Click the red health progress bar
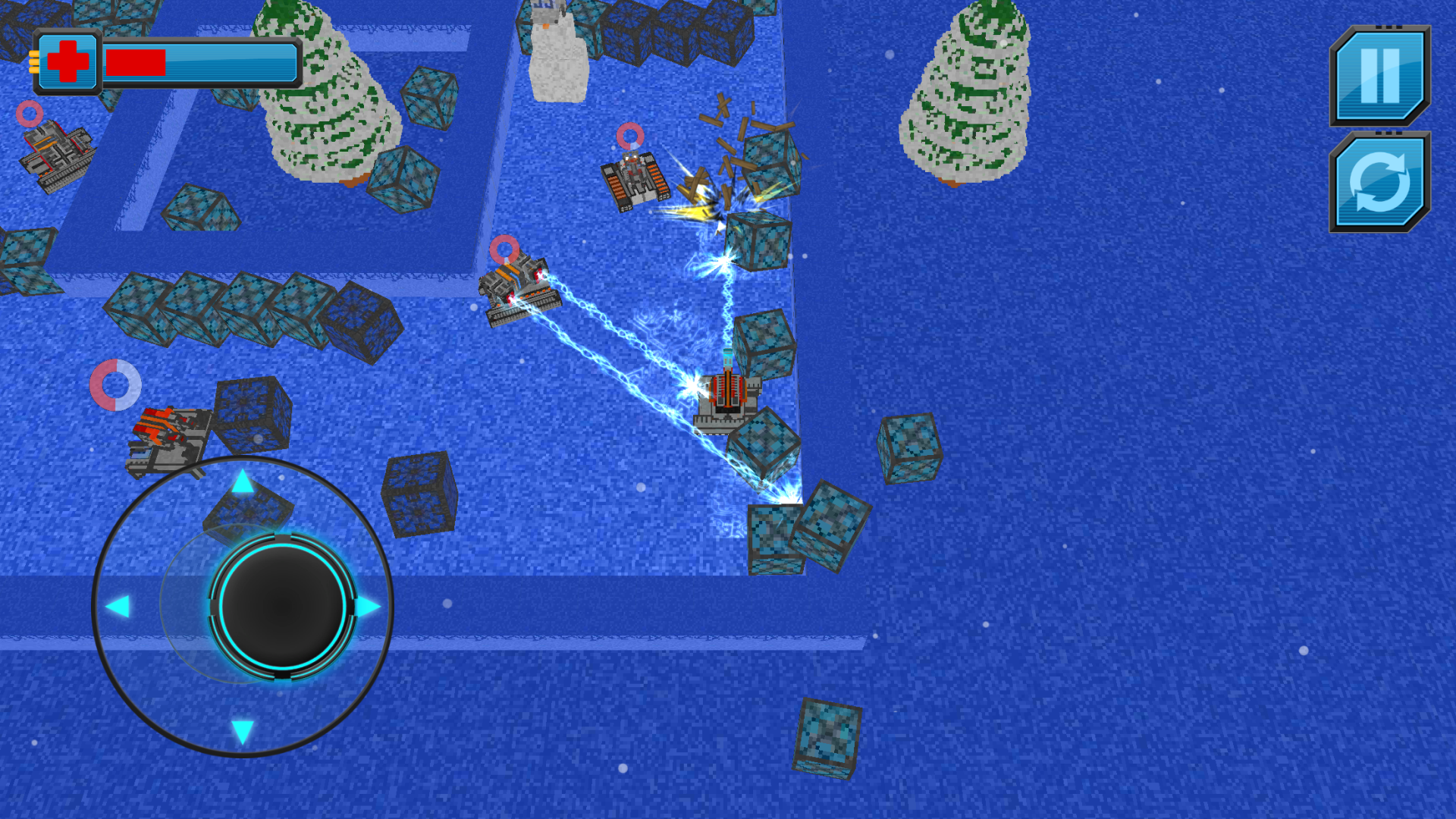Viewport: 1456px width, 819px height. tap(136, 61)
